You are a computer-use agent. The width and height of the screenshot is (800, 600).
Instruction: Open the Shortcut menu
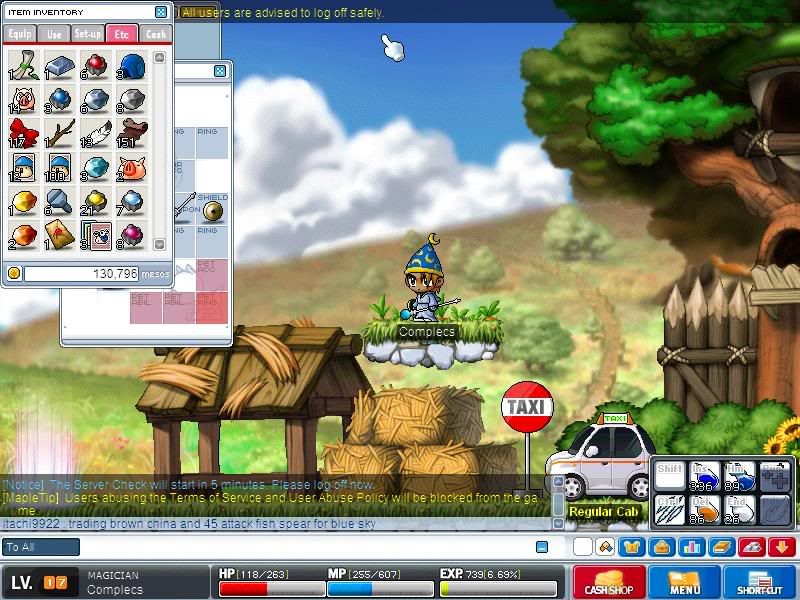[x=760, y=582]
